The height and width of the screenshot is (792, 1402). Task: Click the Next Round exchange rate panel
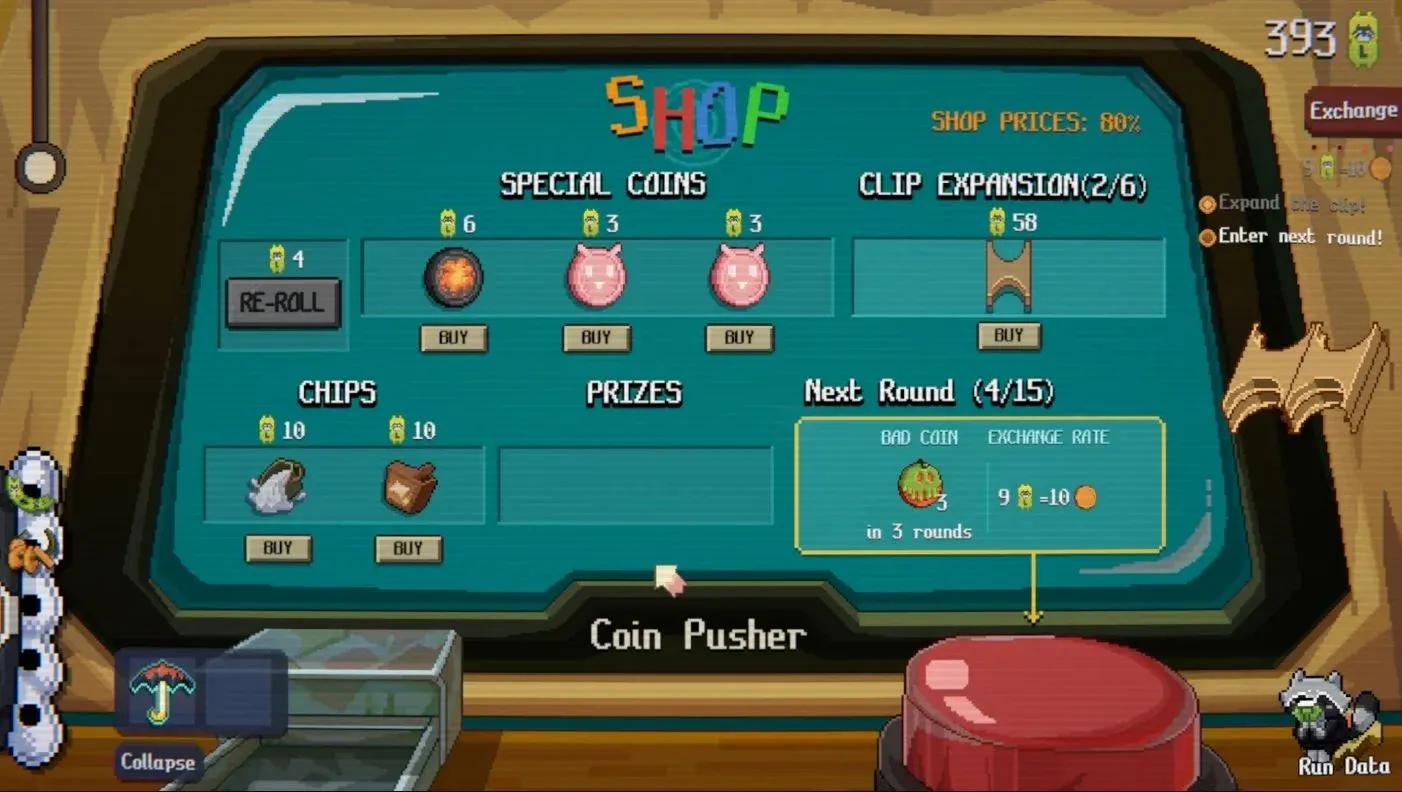(x=1046, y=496)
